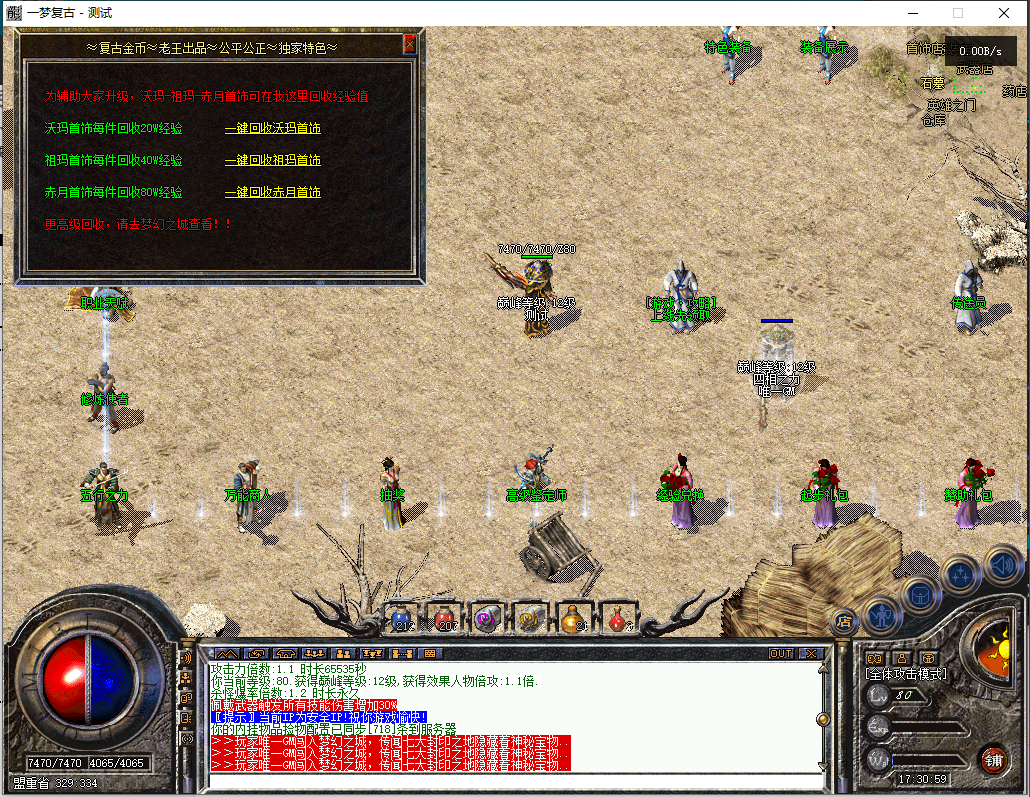Use the red potion numbered 207
This screenshot has height=797, width=1030.
(x=444, y=617)
